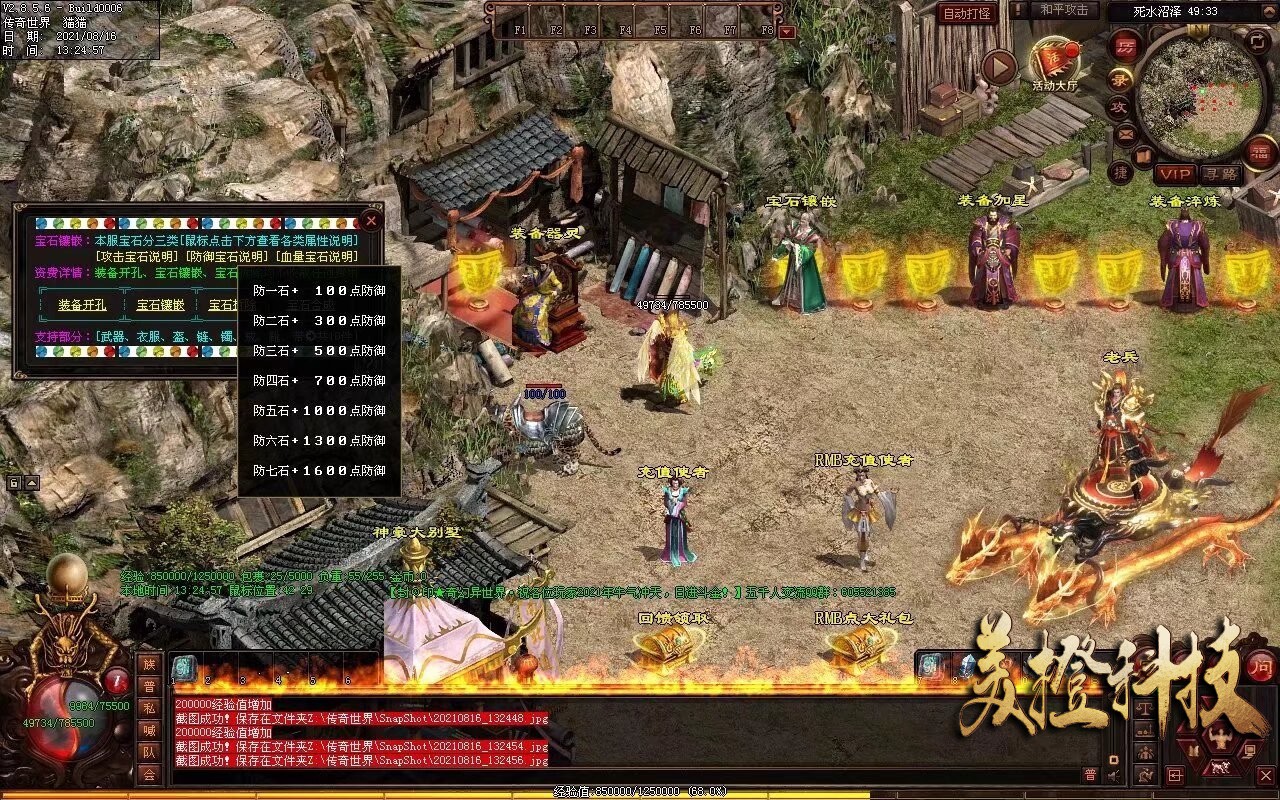Open the pet icon in the bottom-right hexagon menu
Viewport: 1280px width, 800px height.
coord(1219,767)
